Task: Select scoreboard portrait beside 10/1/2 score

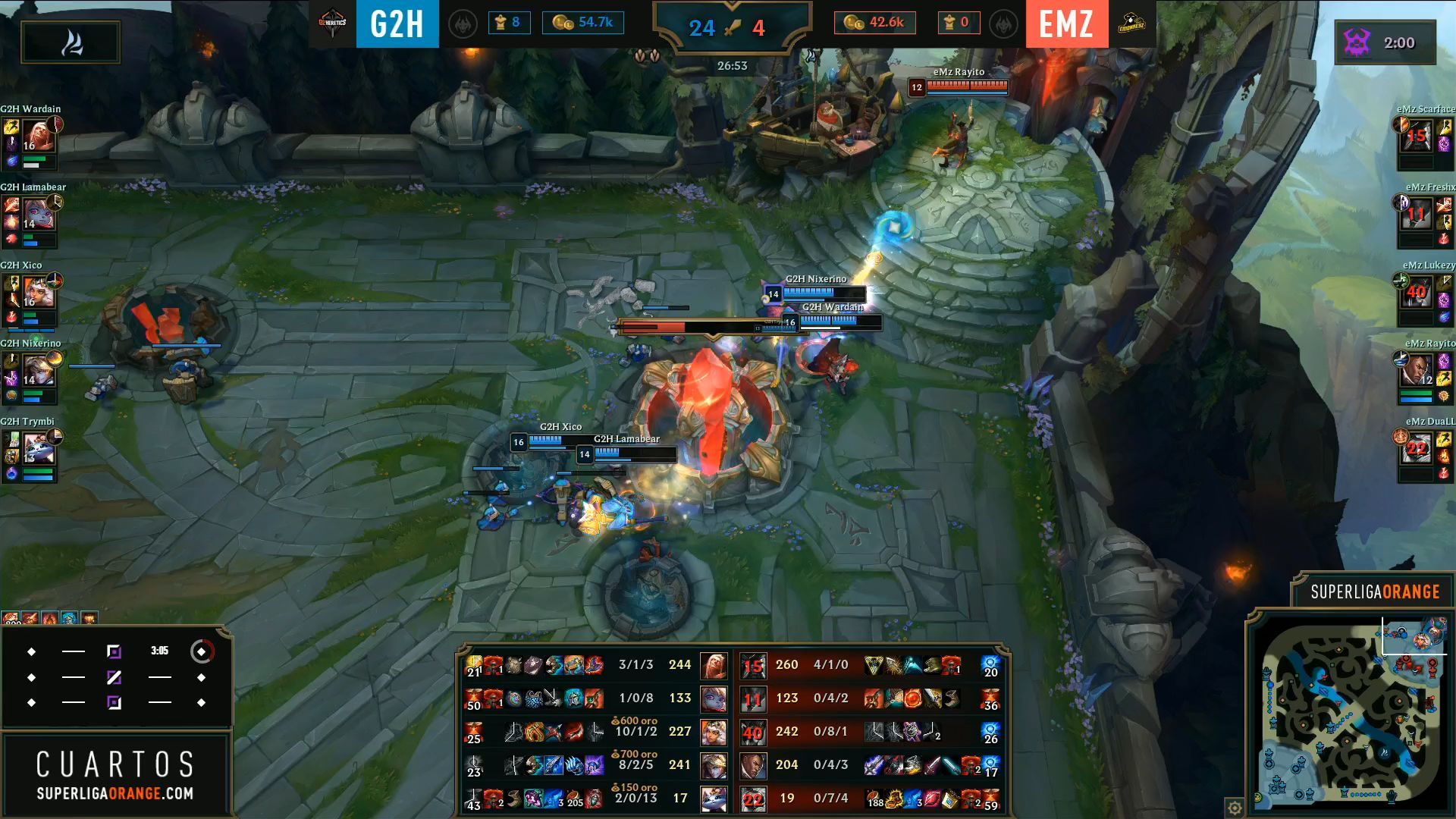Action: 714,733
